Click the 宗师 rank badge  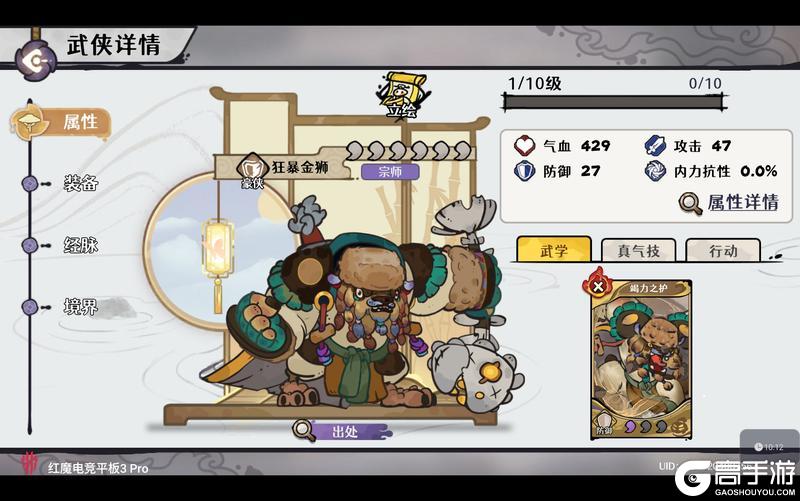click(x=383, y=171)
